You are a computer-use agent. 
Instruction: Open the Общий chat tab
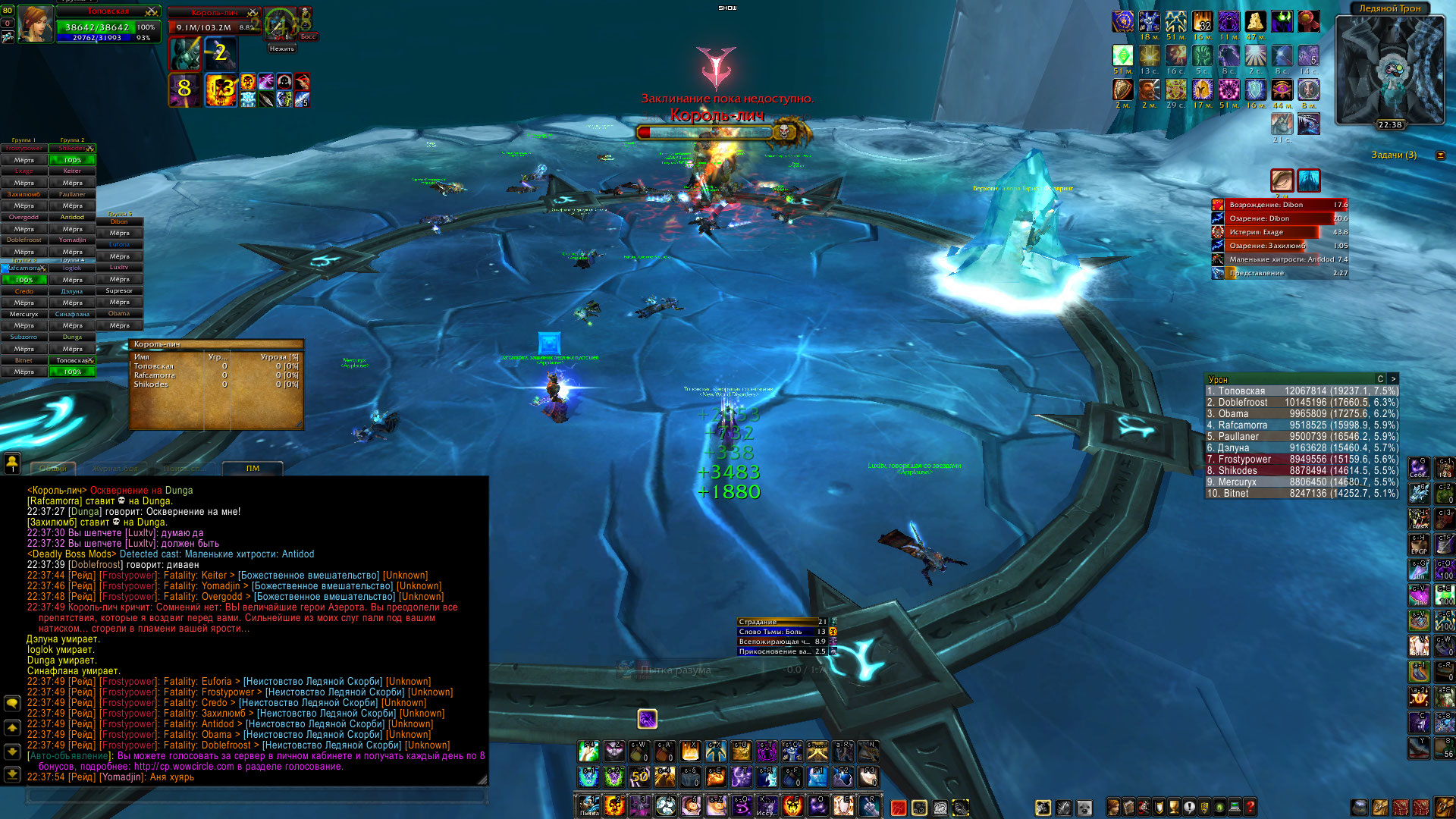point(52,469)
